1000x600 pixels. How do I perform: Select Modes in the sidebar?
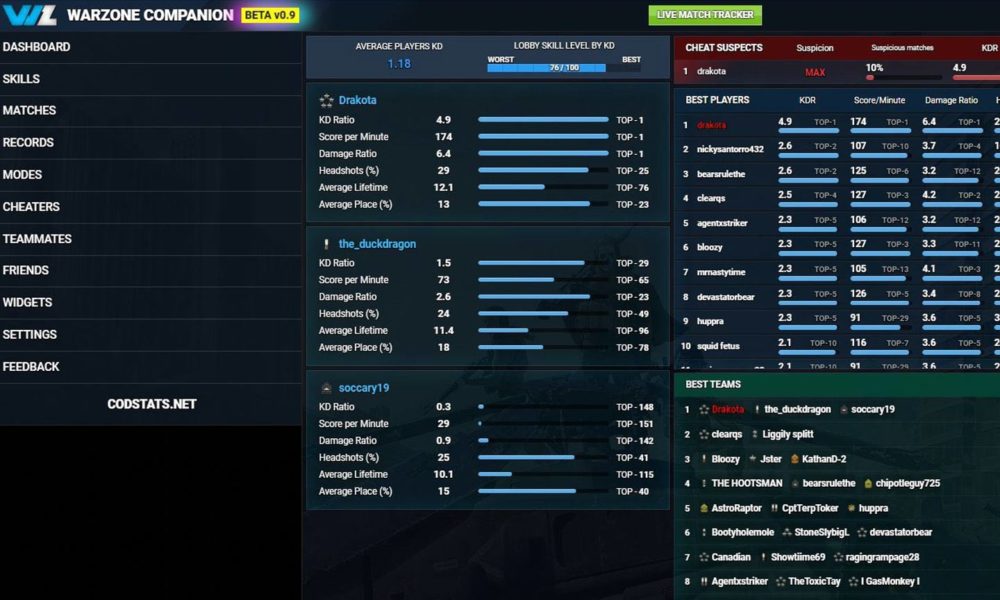pyautogui.click(x=22, y=175)
